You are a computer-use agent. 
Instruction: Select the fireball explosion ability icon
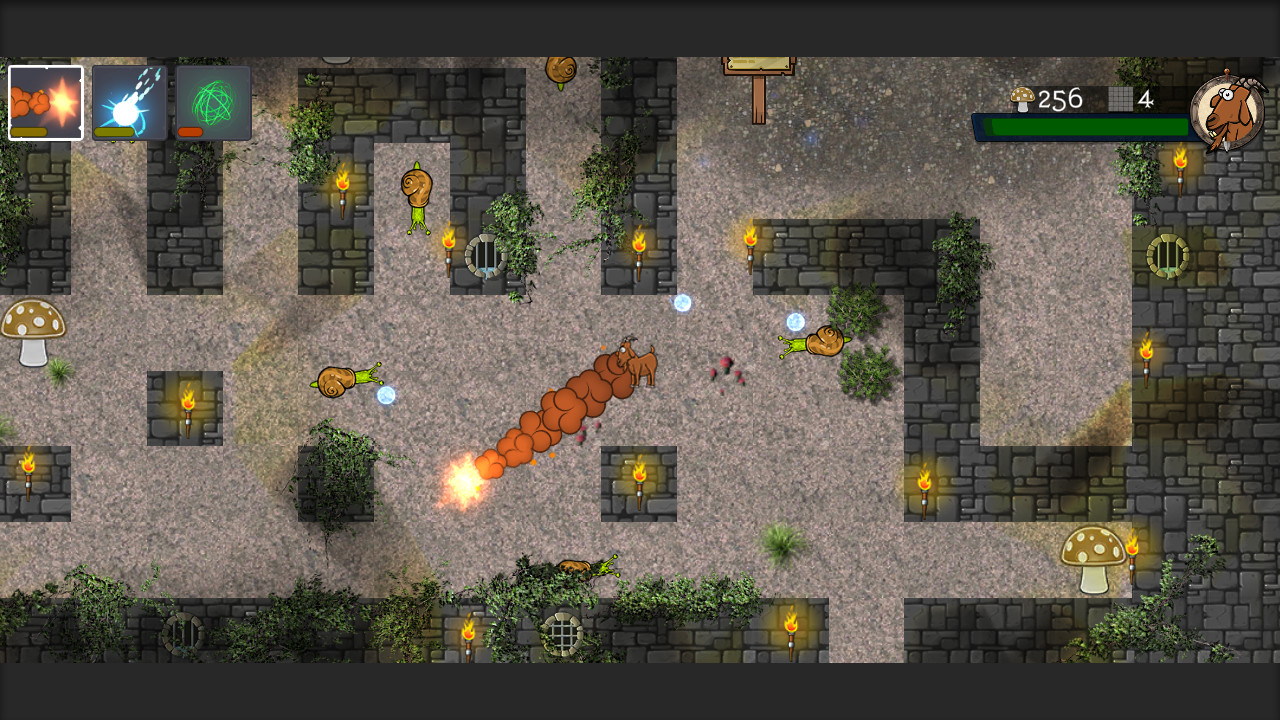[x=45, y=95]
